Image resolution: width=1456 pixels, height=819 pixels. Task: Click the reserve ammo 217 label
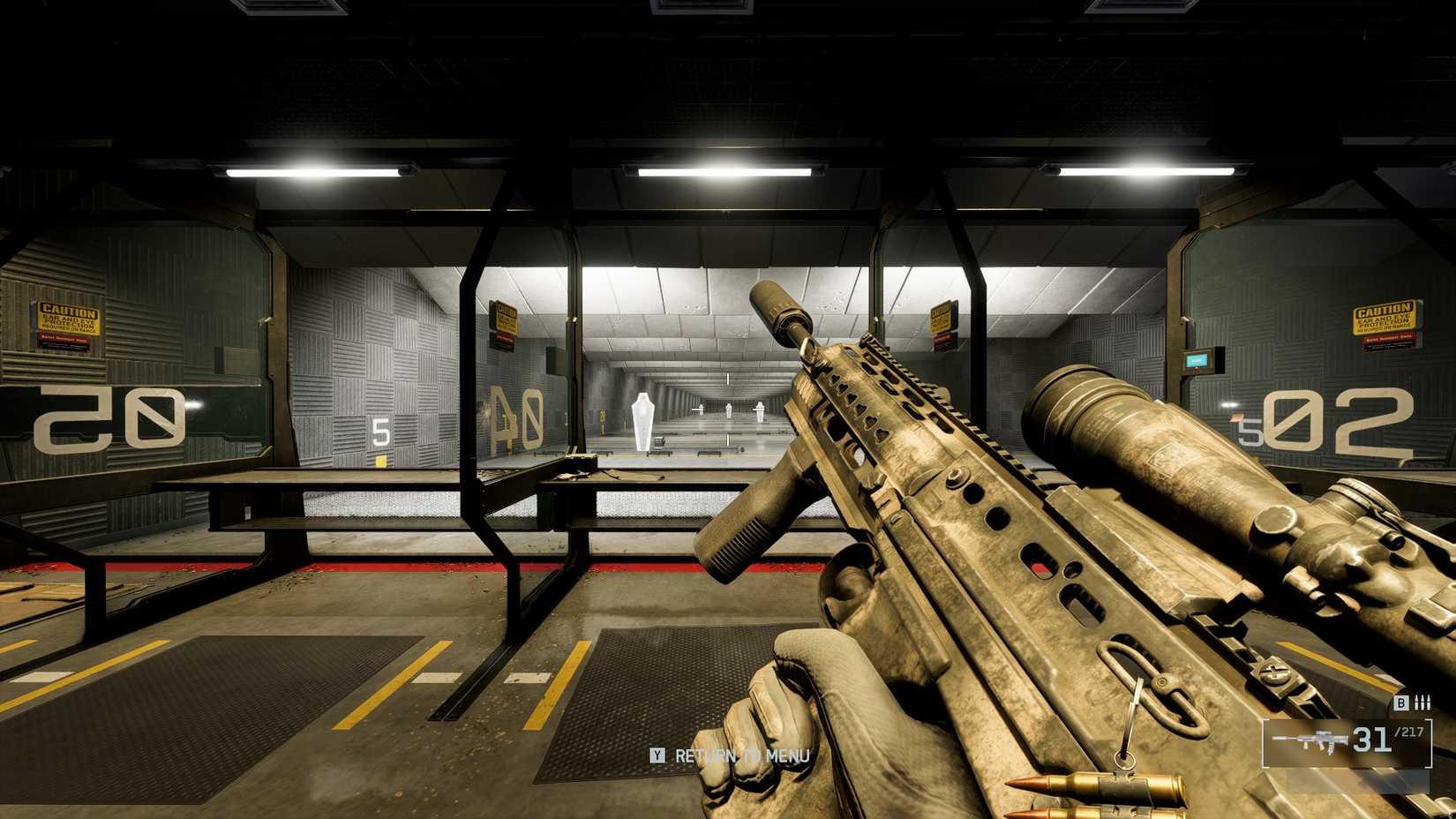(1409, 733)
